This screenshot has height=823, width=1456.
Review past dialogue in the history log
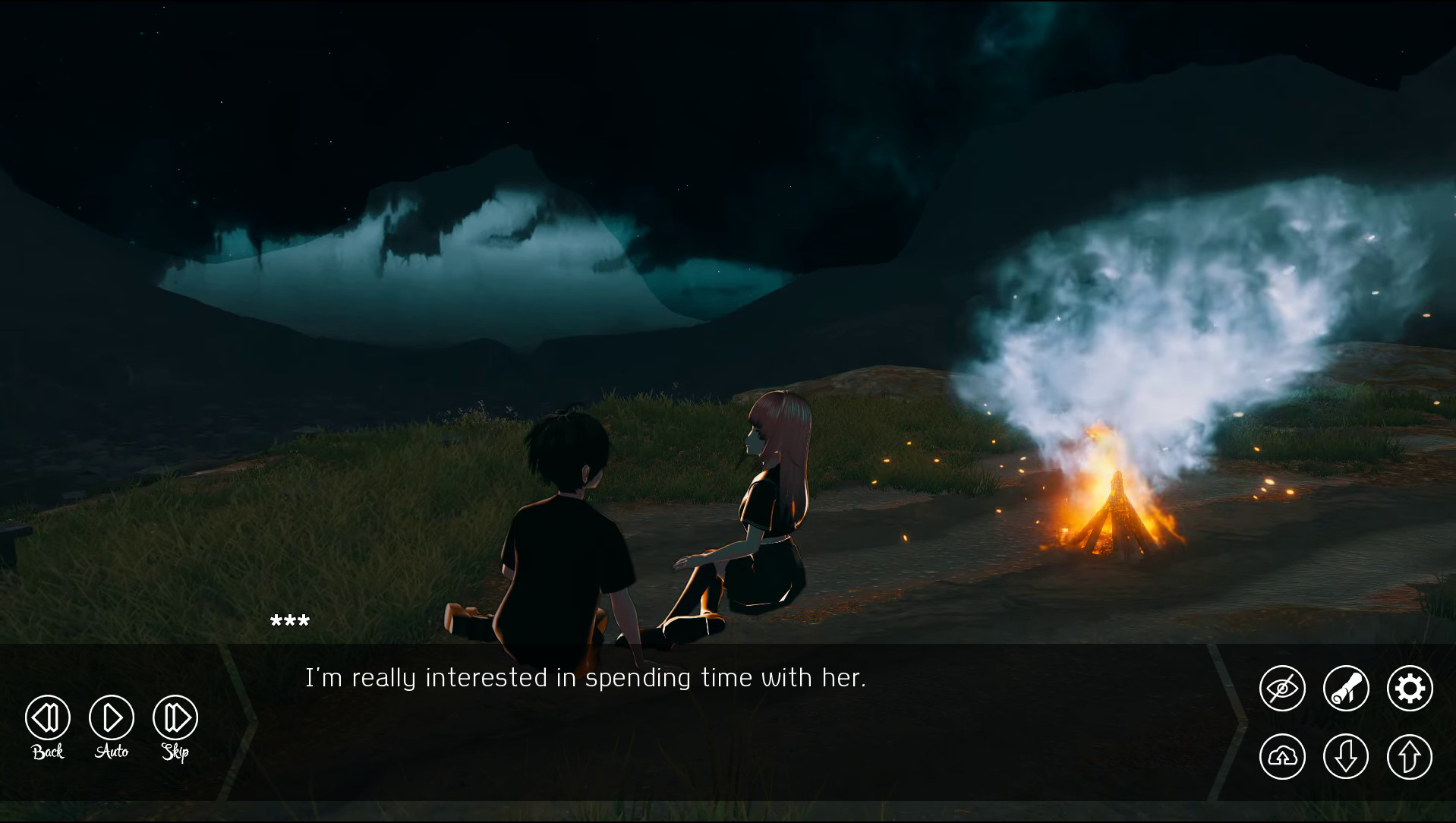pyautogui.click(x=1345, y=688)
